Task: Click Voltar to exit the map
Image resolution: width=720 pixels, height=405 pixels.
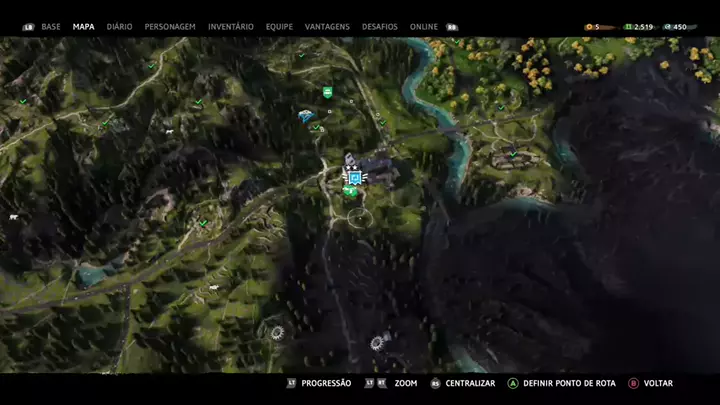Action: [x=657, y=383]
